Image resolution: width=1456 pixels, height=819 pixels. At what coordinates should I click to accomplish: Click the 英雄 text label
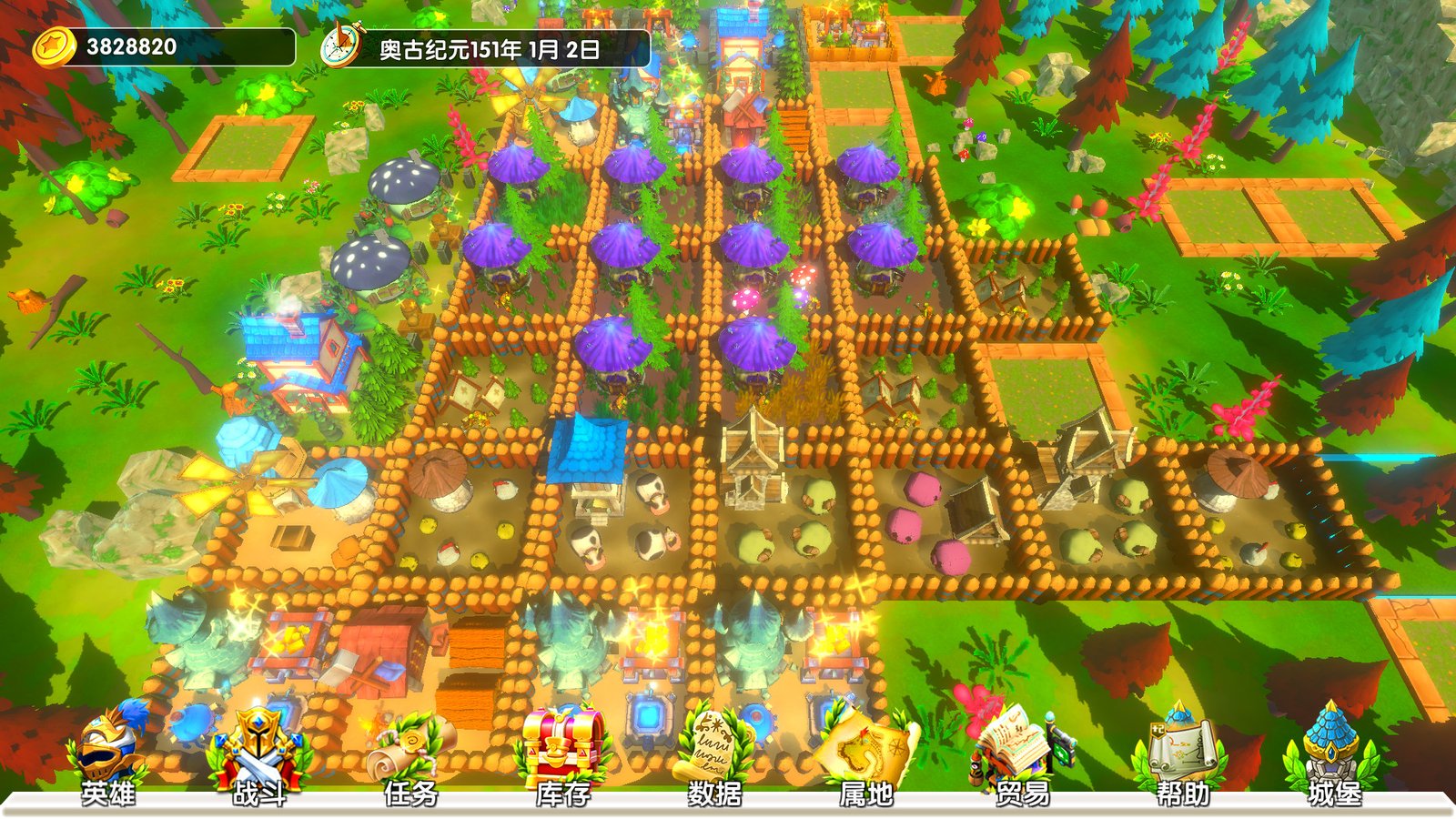(110, 795)
